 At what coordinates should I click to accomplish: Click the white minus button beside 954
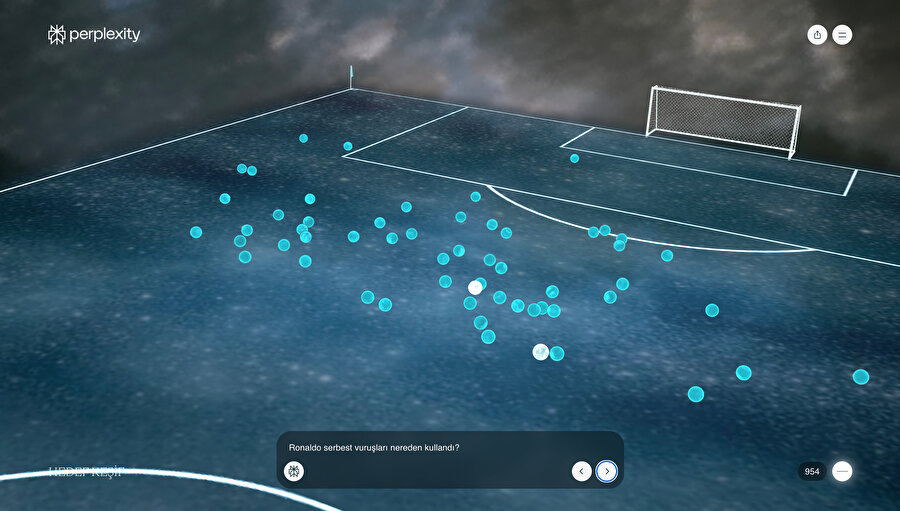[842, 471]
